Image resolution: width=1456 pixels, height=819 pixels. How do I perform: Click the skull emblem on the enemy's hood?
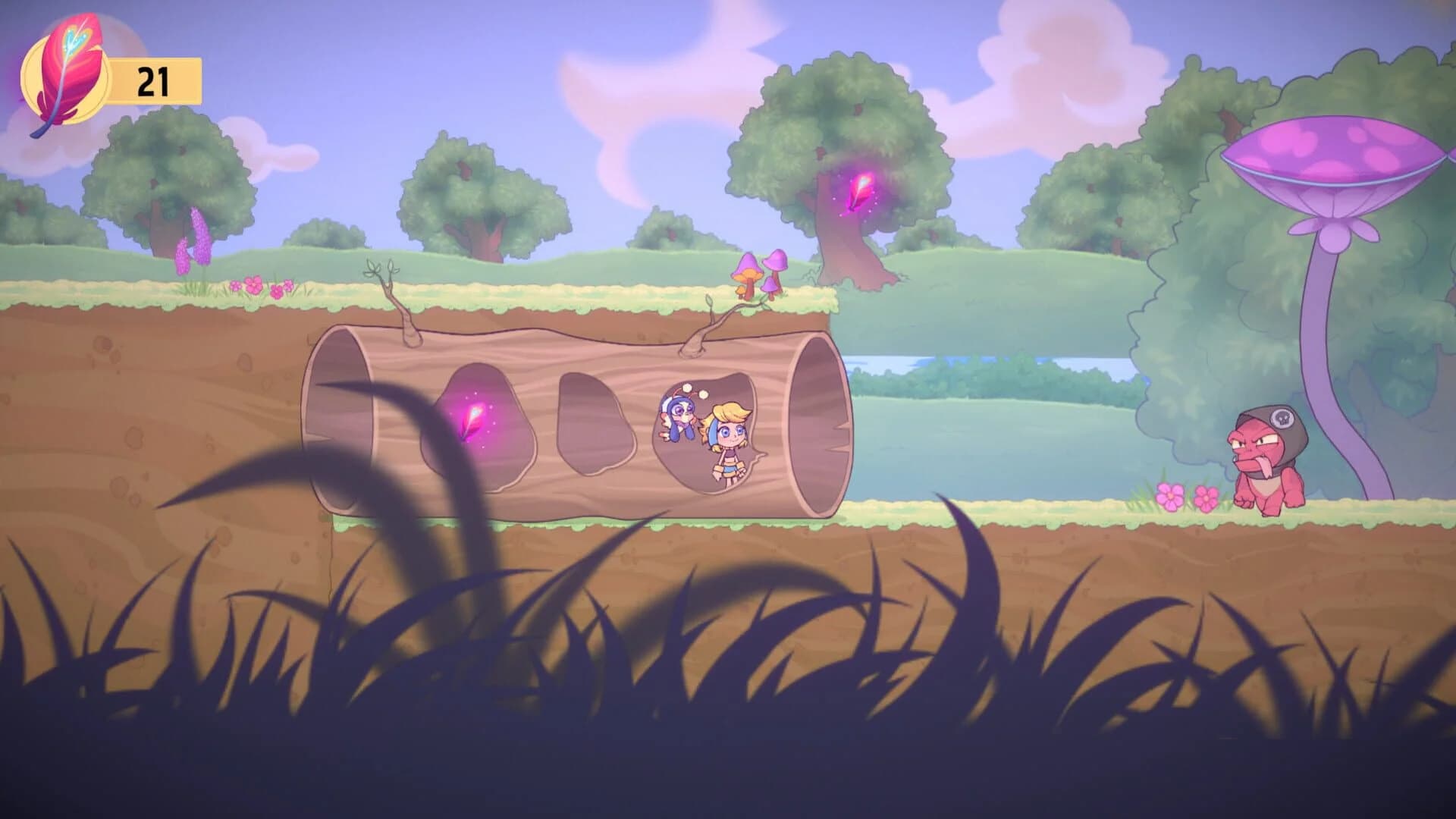[1283, 417]
